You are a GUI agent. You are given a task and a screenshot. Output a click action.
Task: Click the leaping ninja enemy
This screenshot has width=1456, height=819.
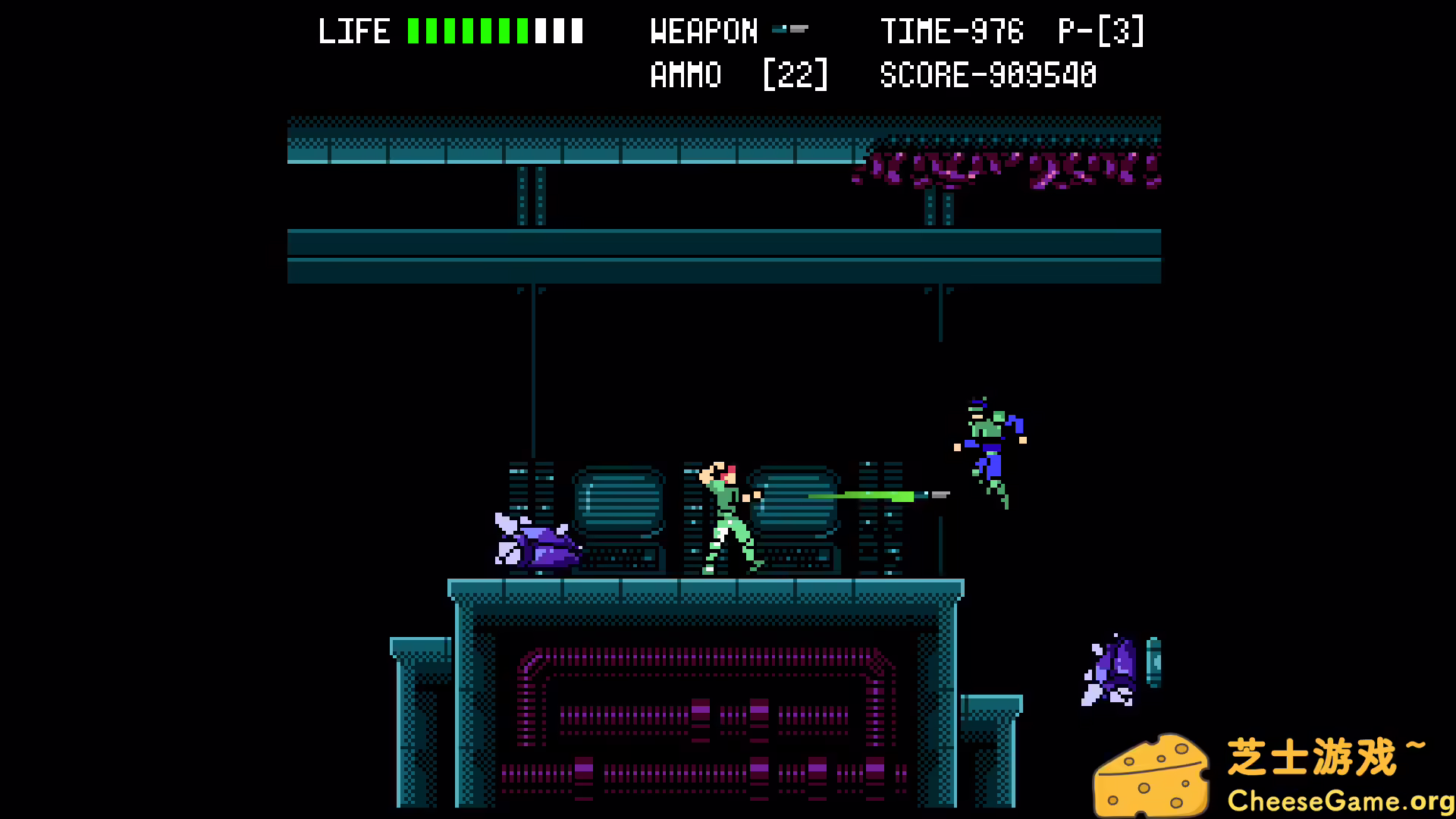tap(990, 451)
